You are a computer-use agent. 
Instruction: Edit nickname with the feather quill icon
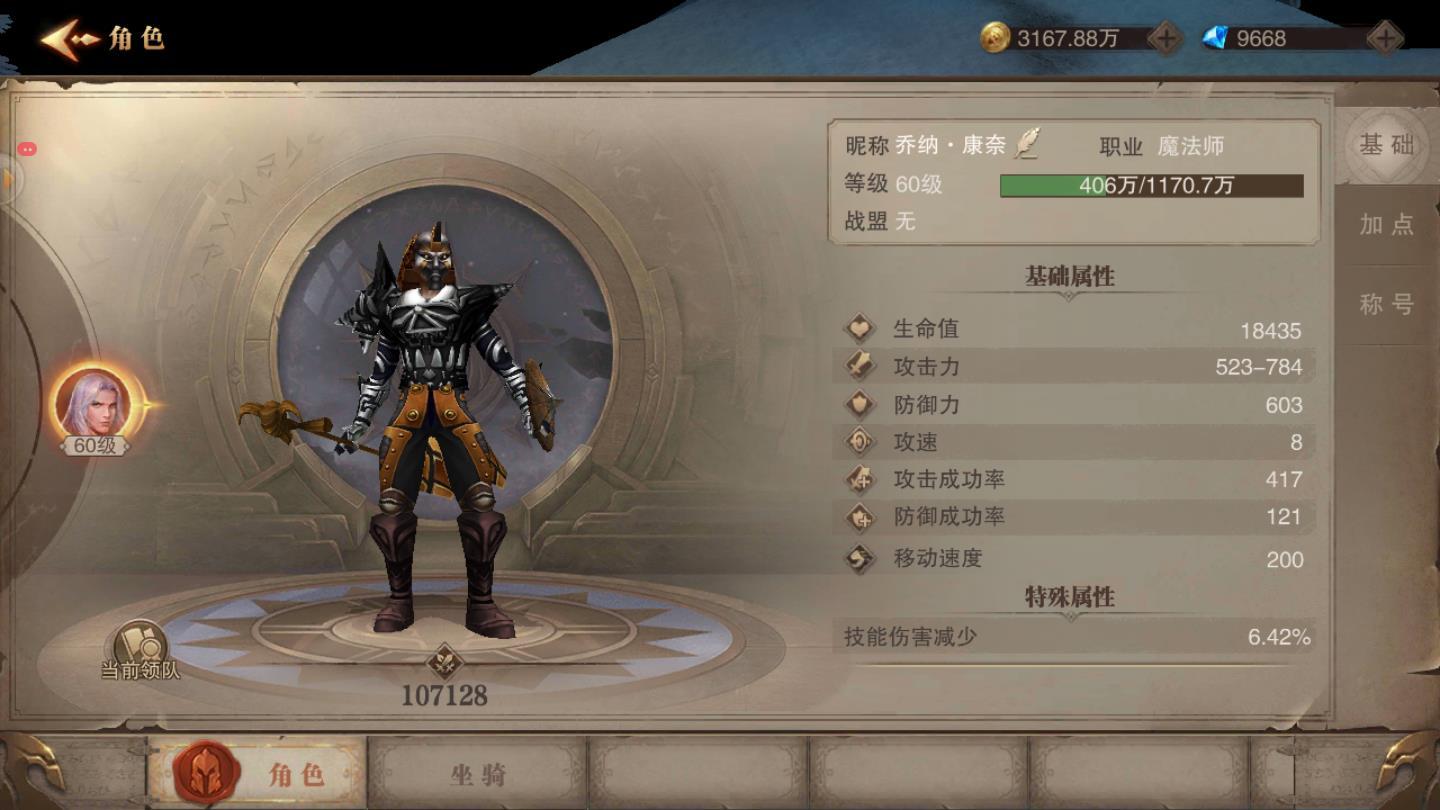(1027, 145)
